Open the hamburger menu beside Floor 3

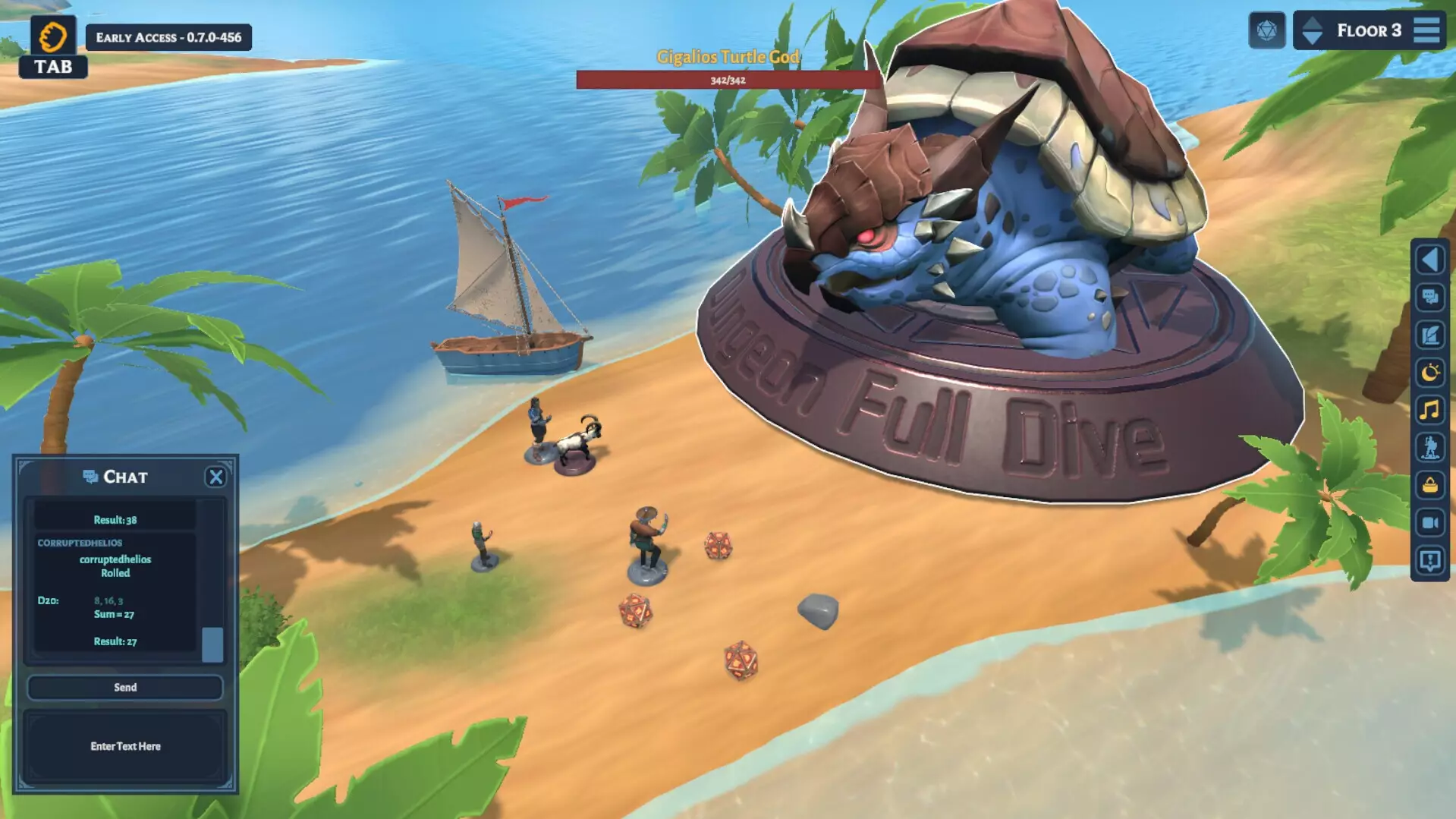click(1427, 30)
